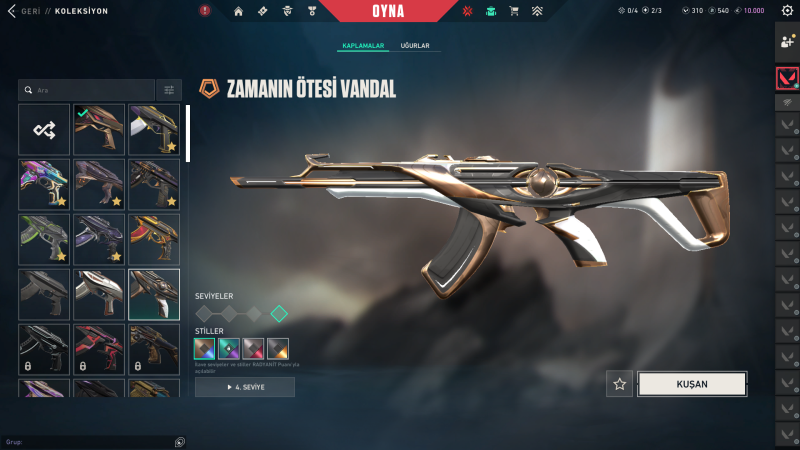Equip the skin with KUŞAN button
The width and height of the screenshot is (800, 450).
coord(691,384)
